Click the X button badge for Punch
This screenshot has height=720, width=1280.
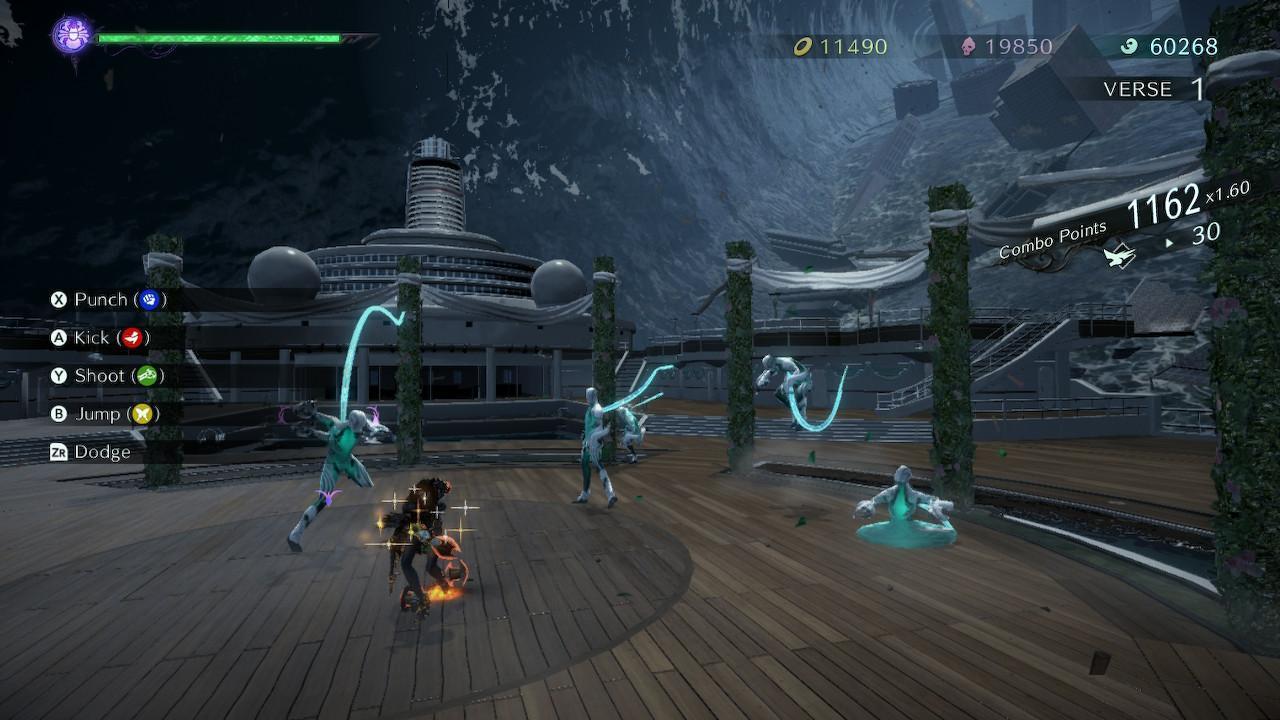57,299
